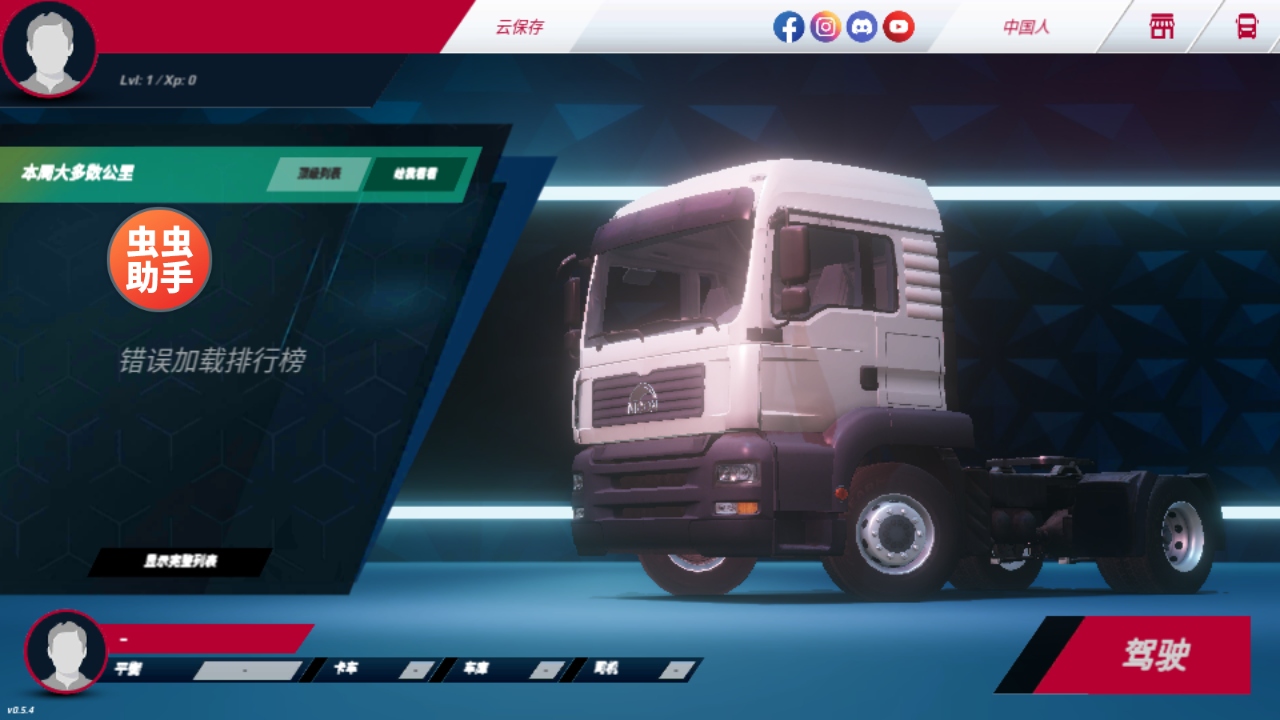
Task: Tap the 虫虫助手 orange floating overlay
Action: [x=160, y=260]
